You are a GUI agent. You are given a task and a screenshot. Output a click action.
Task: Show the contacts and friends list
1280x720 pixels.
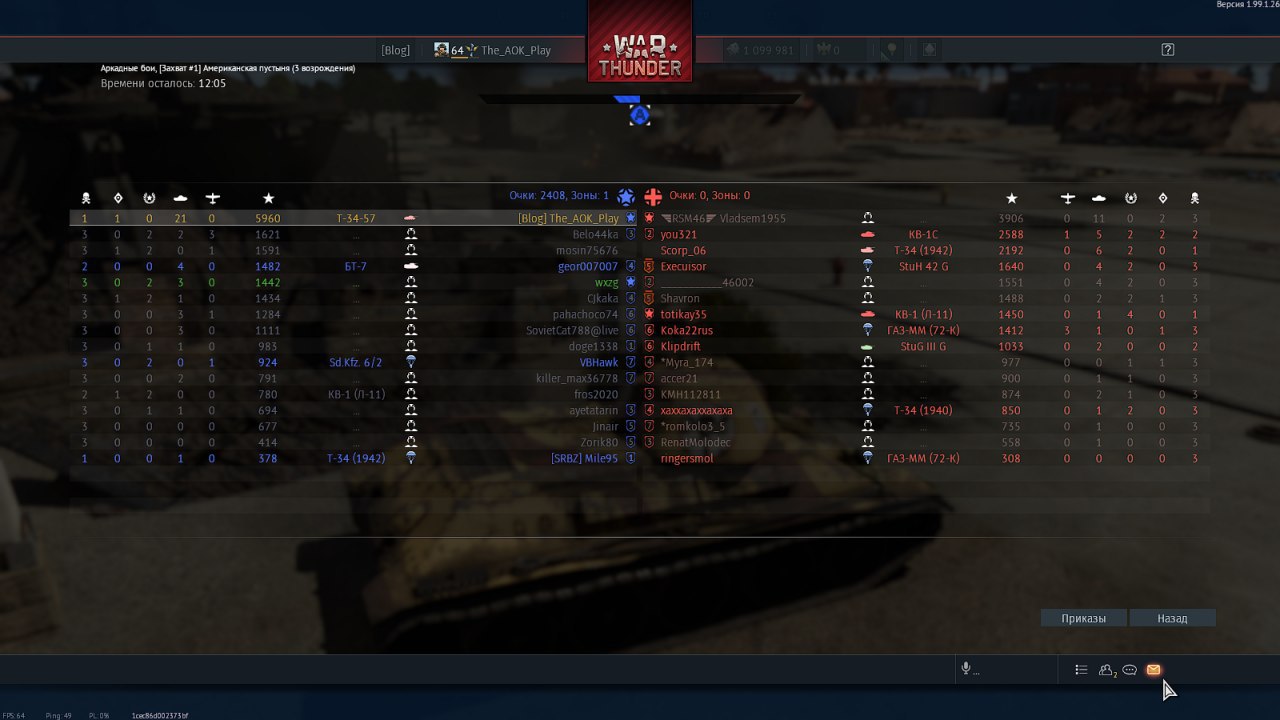click(x=1106, y=670)
